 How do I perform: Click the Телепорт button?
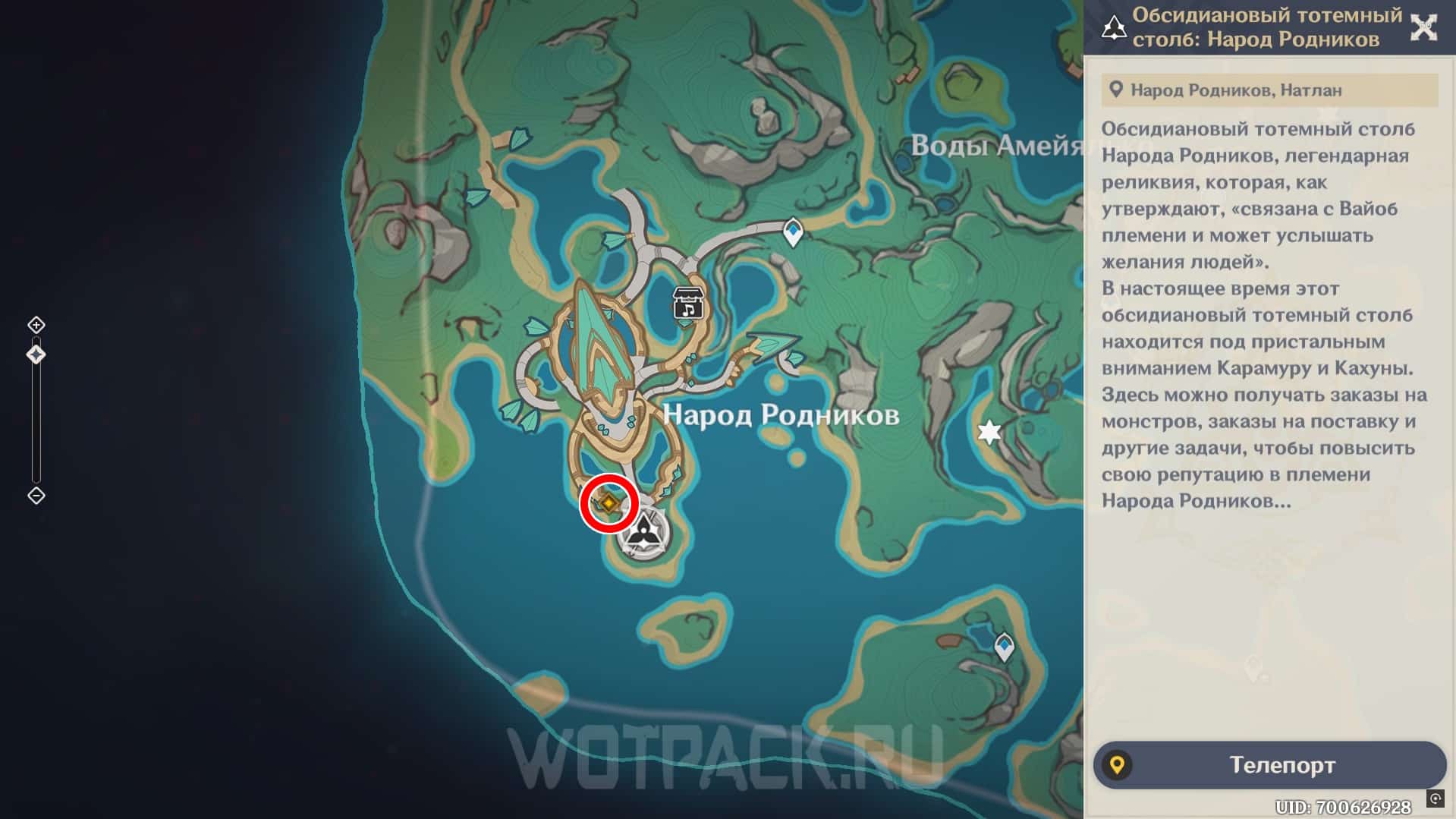click(x=1269, y=765)
